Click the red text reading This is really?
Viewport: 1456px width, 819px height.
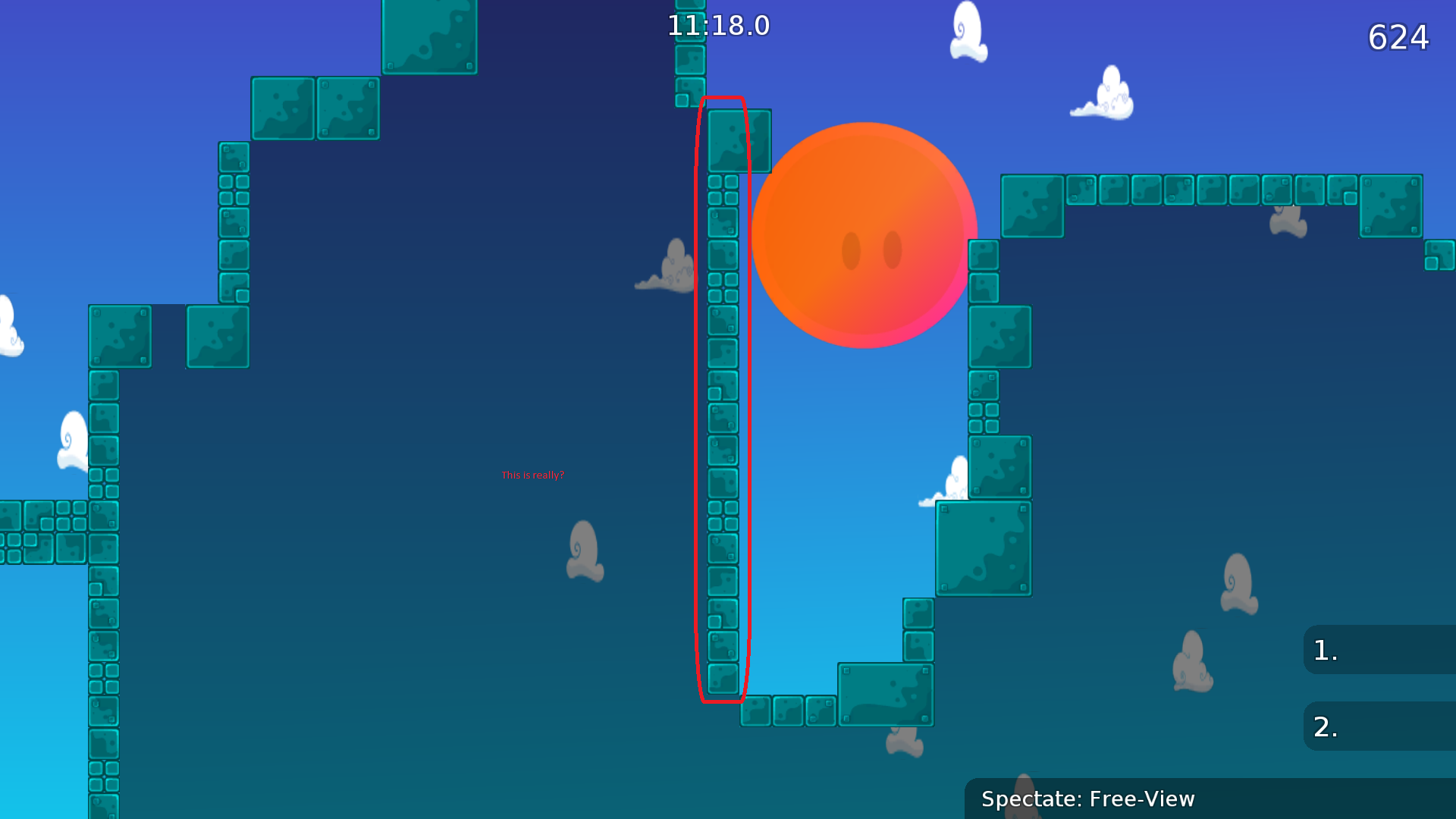point(533,475)
